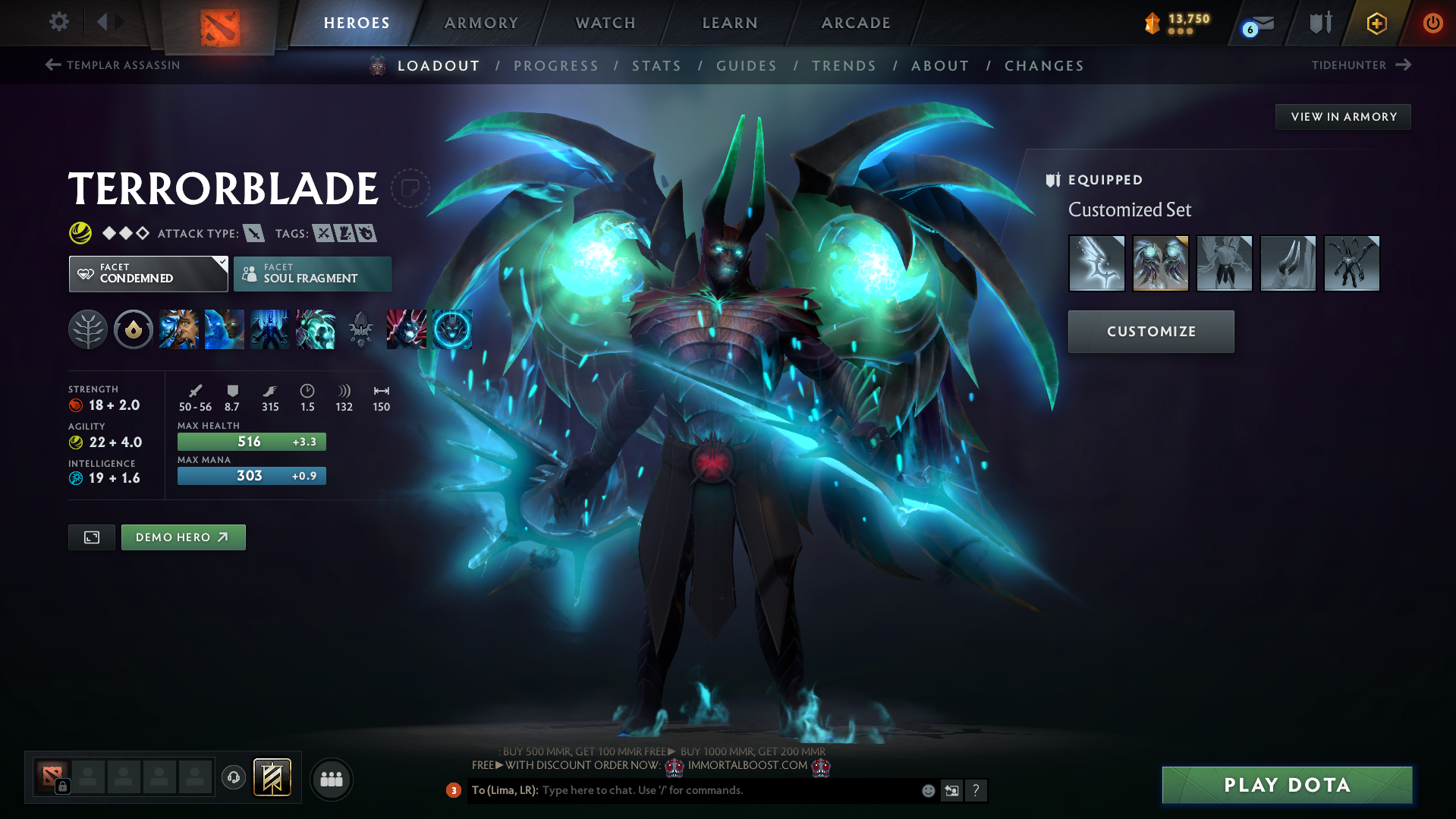This screenshot has height=819, width=1456.
Task: Open the ARMORY menu
Action: [x=481, y=23]
